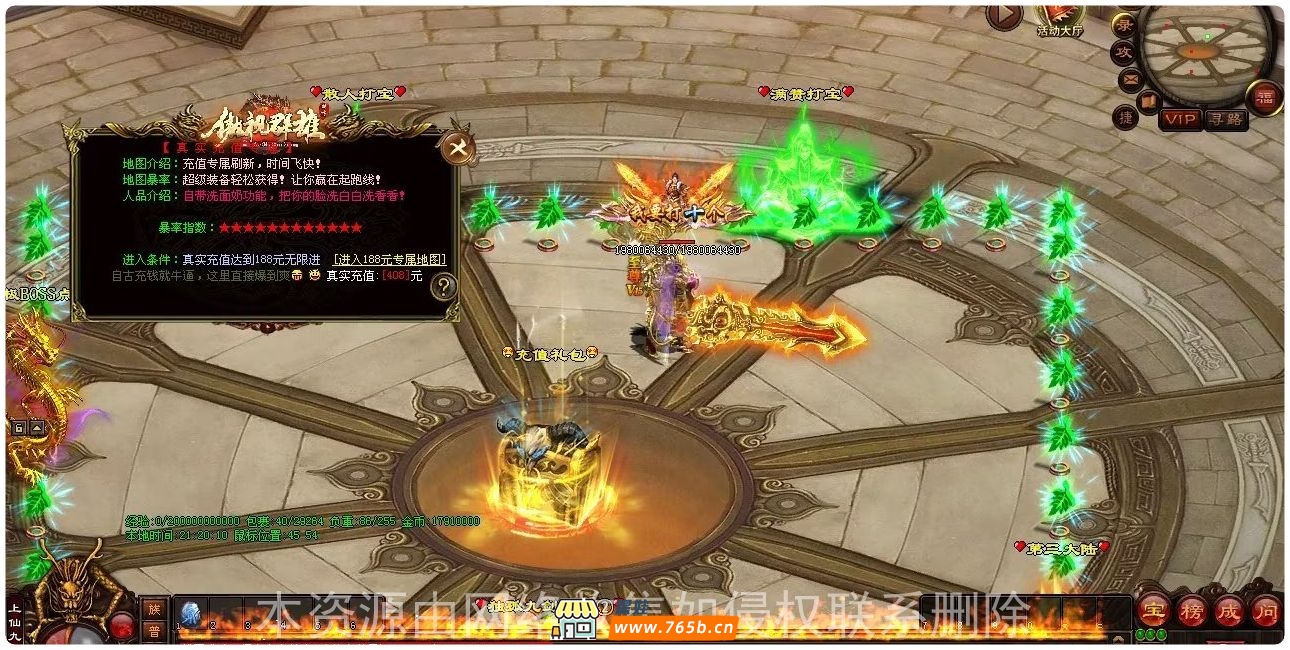Switch to the 族 chat channel
Screen dimensions: 1290x650
[x=154, y=608]
